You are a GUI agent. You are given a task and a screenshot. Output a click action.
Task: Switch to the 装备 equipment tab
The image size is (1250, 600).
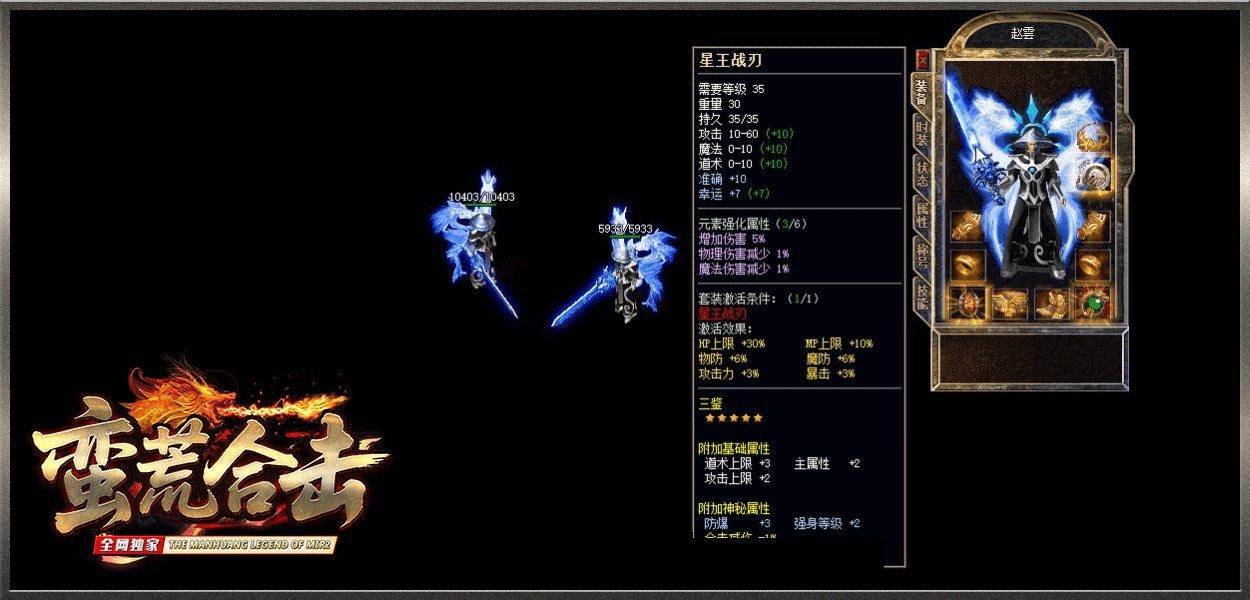[922, 93]
